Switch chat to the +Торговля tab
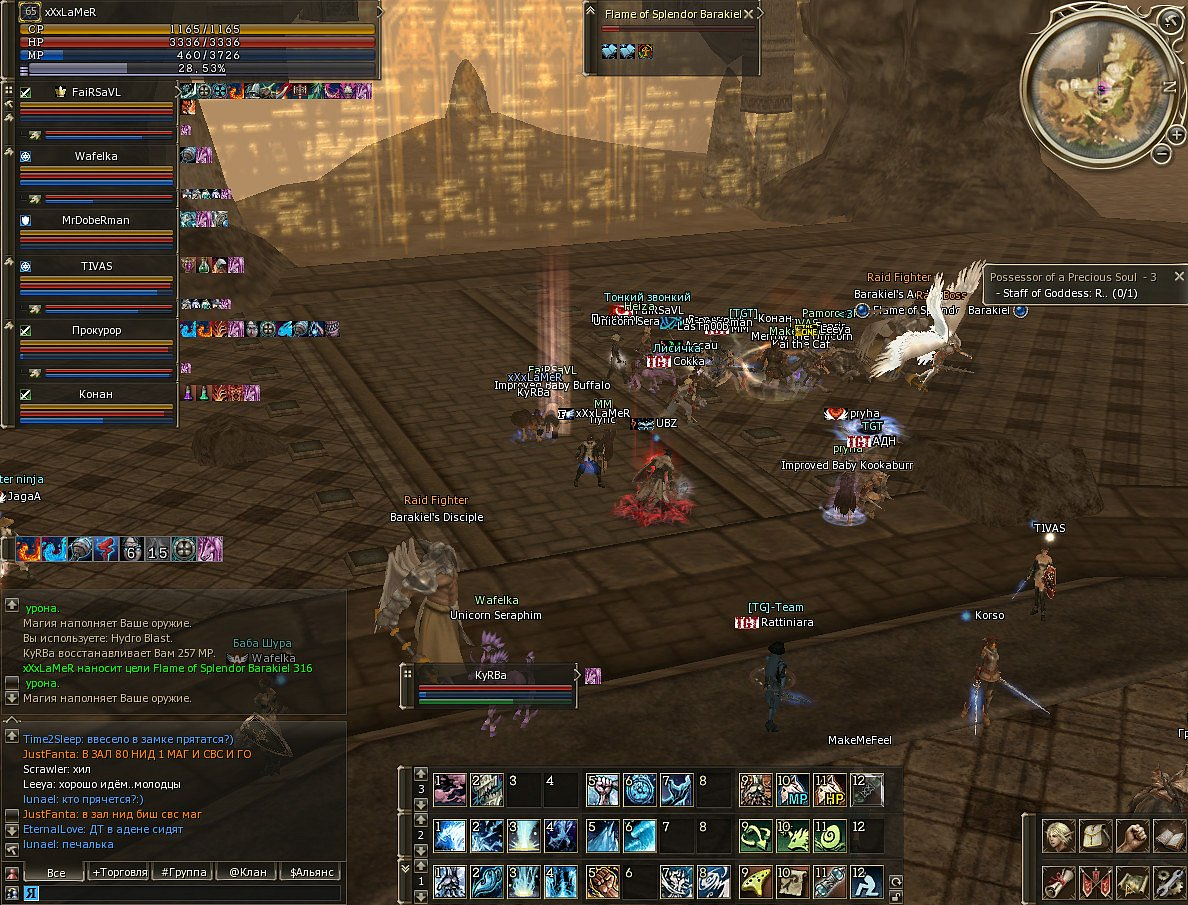The width and height of the screenshot is (1188, 905). click(121, 872)
